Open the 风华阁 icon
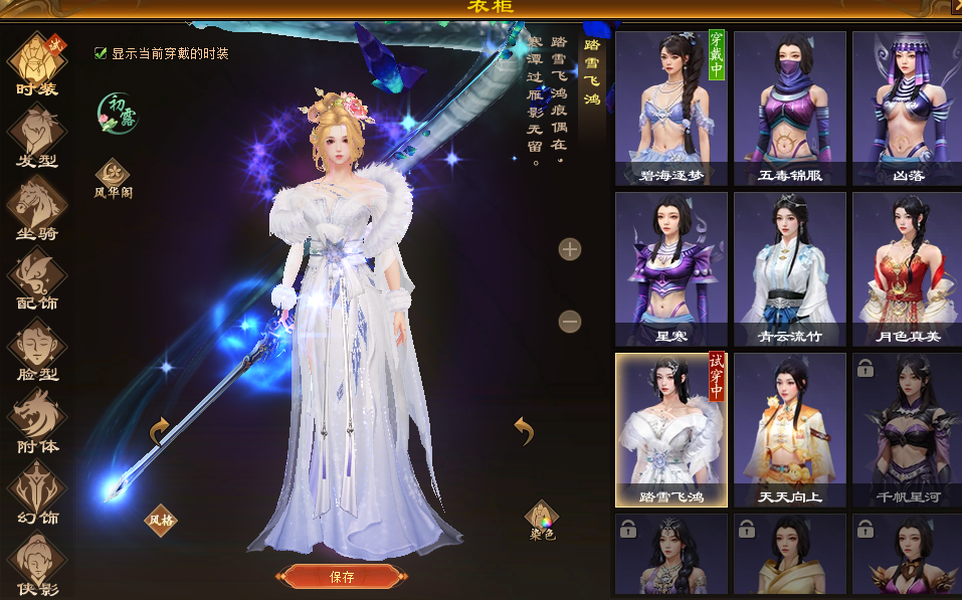962x600 pixels. point(113,178)
